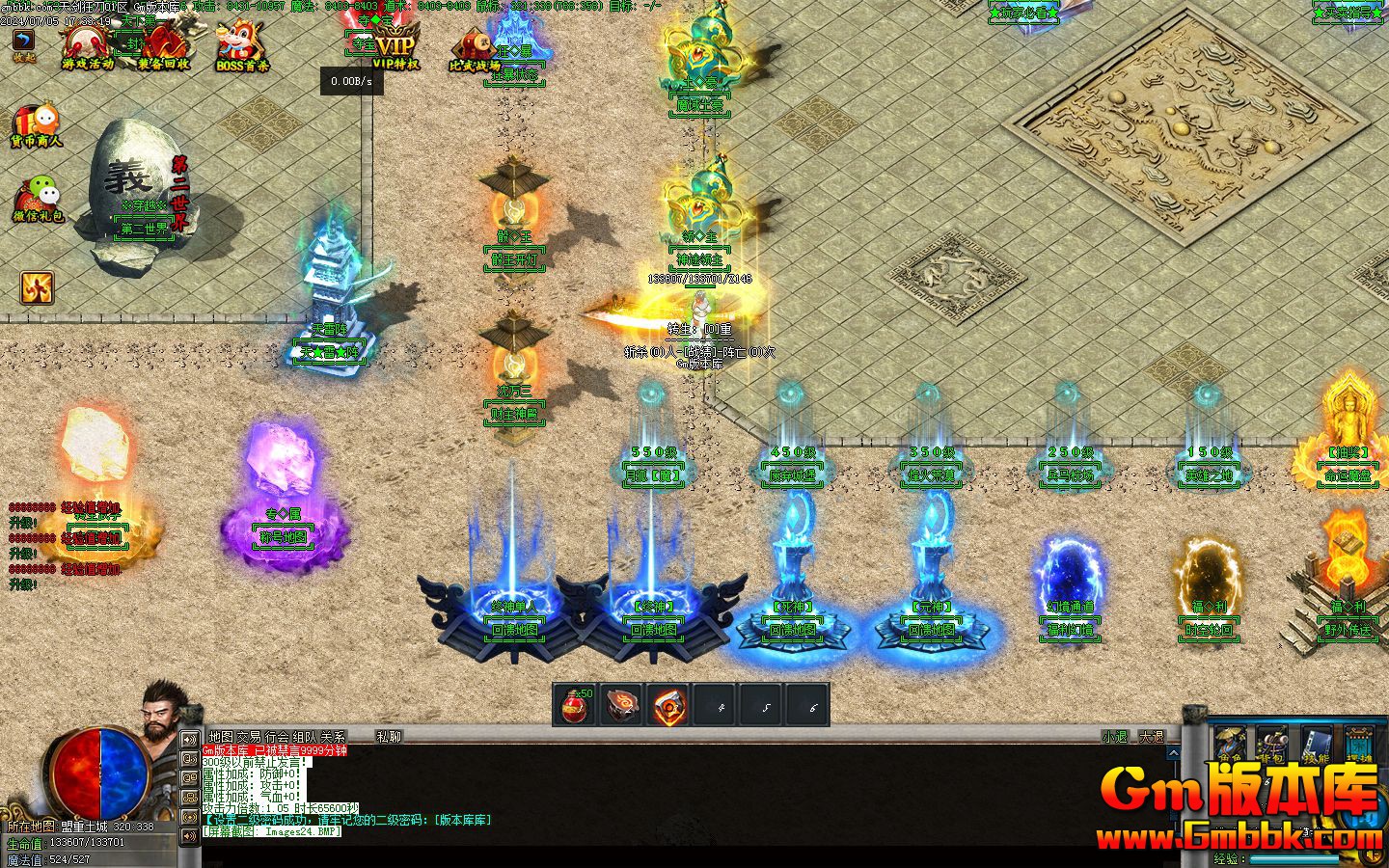Open the 货币商人 currency merchant icon

point(37,126)
